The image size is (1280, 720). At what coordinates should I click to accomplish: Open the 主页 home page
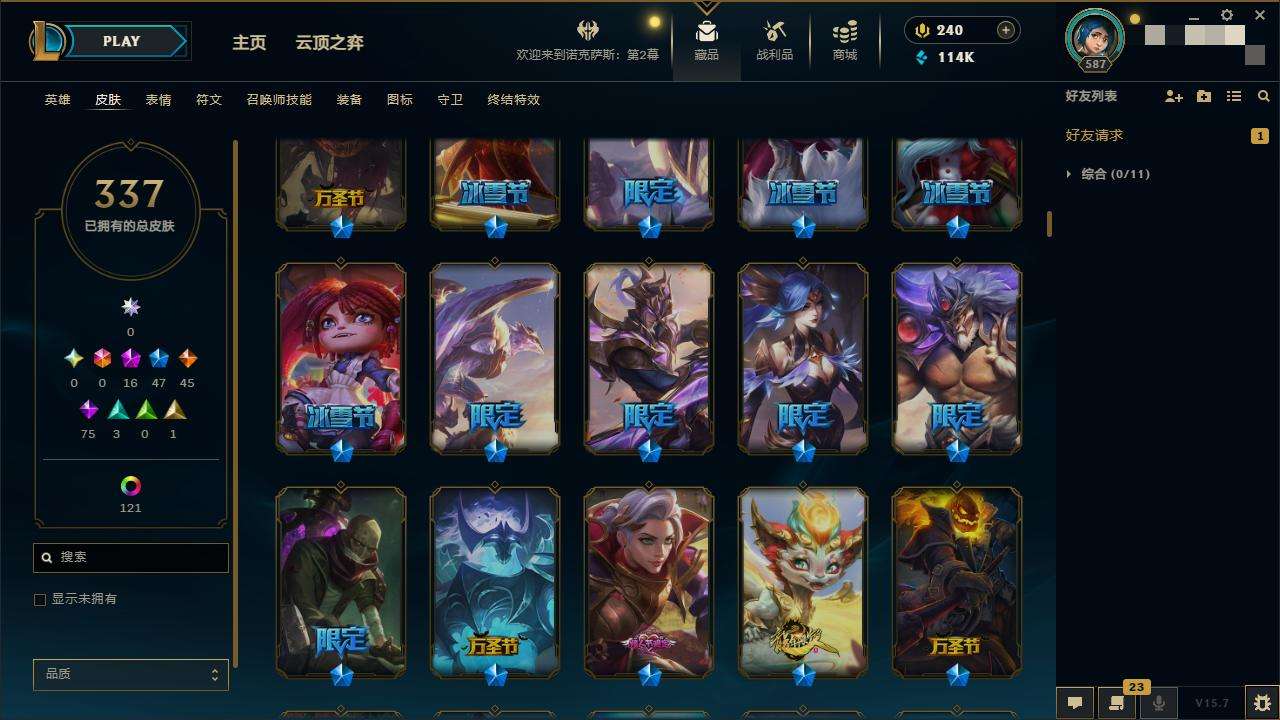(249, 43)
